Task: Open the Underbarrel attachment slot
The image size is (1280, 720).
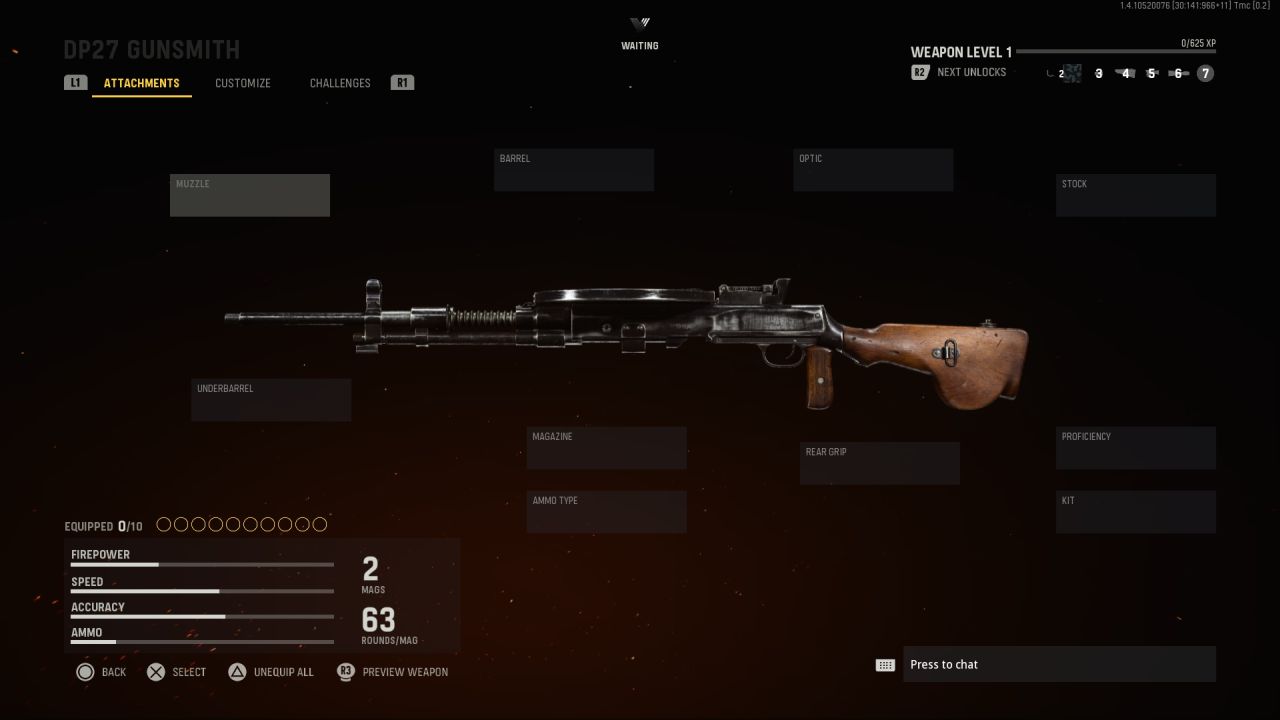Action: (x=270, y=400)
